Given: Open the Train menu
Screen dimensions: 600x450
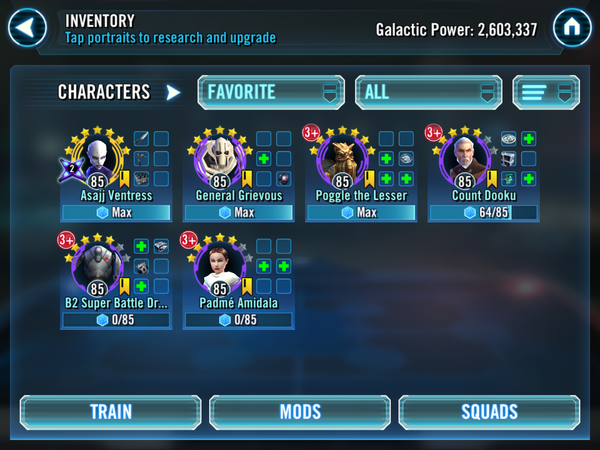Looking at the screenshot, I should tap(110, 412).
